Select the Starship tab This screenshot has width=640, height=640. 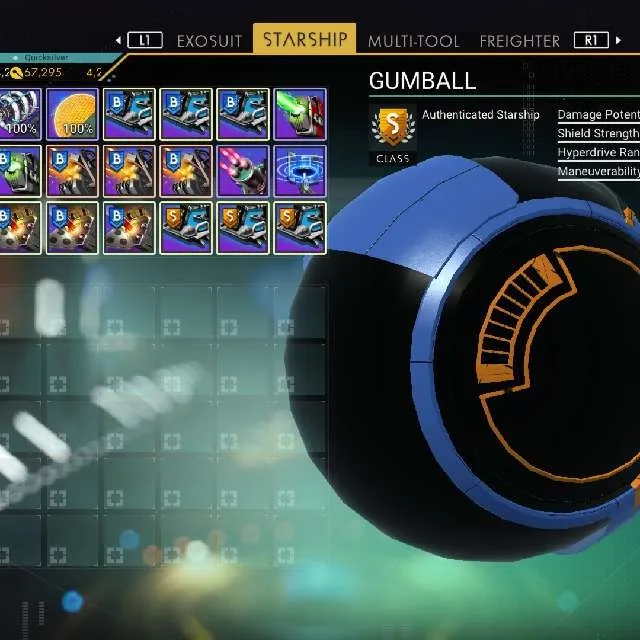click(x=305, y=40)
